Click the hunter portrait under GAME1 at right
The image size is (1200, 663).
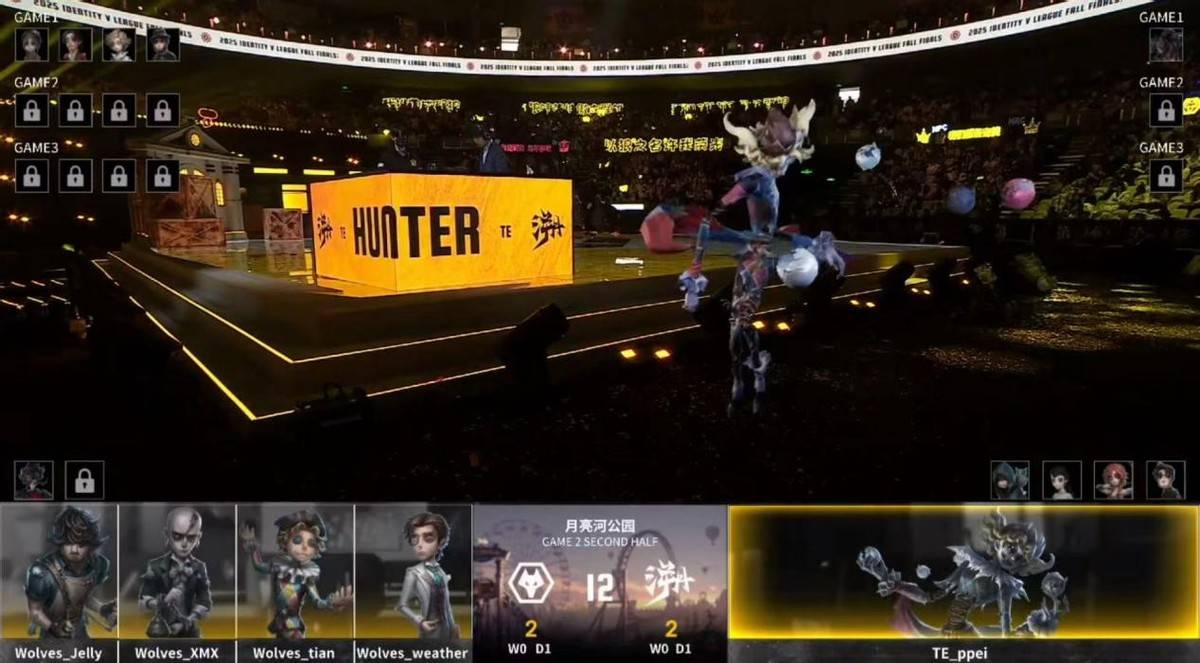coord(1166,45)
